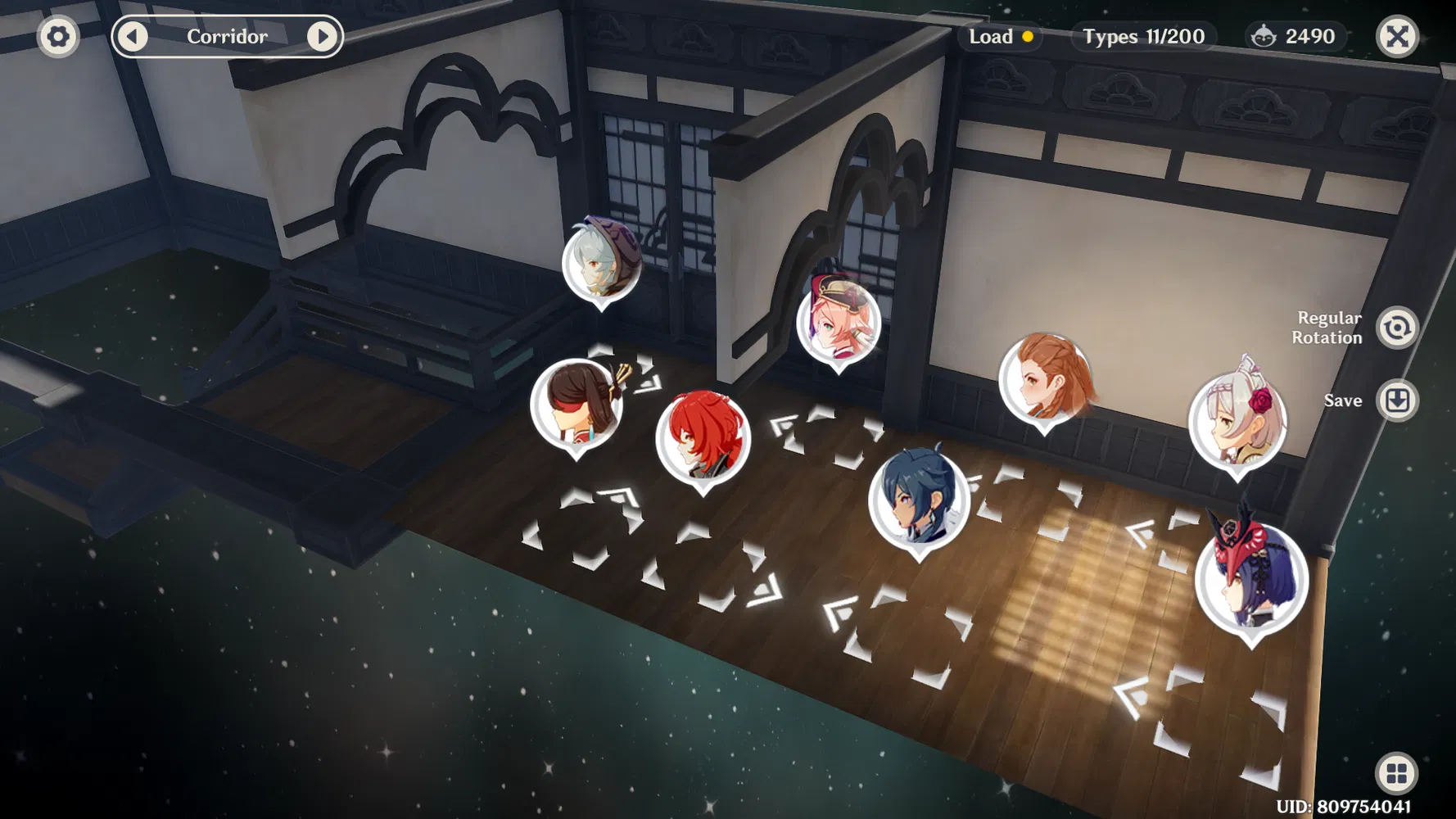
Task: Click the companion currency icon showing 2490
Action: coord(1265,36)
